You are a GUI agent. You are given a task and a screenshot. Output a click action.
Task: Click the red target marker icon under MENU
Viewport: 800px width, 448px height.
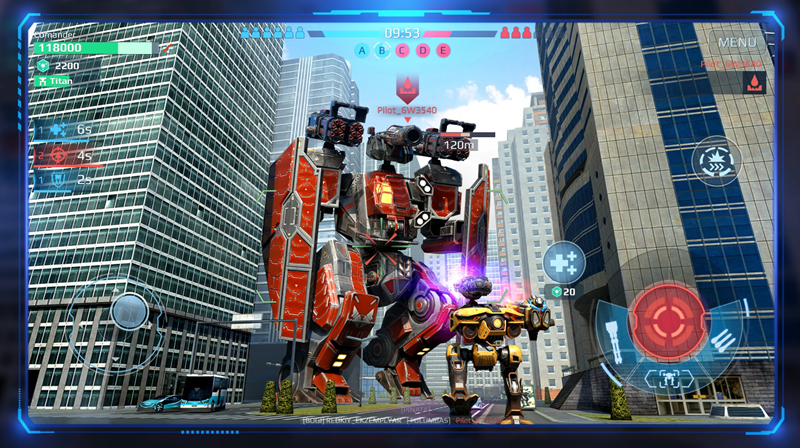(x=750, y=85)
